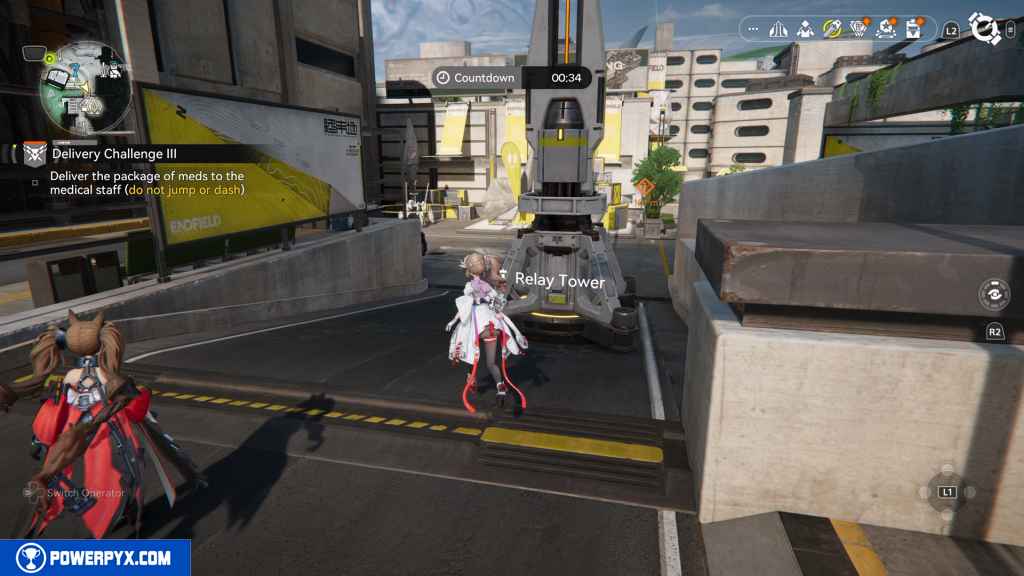Open the circular minimap
Image resolution: width=1024 pixels, height=576 pixels.
click(x=85, y=88)
